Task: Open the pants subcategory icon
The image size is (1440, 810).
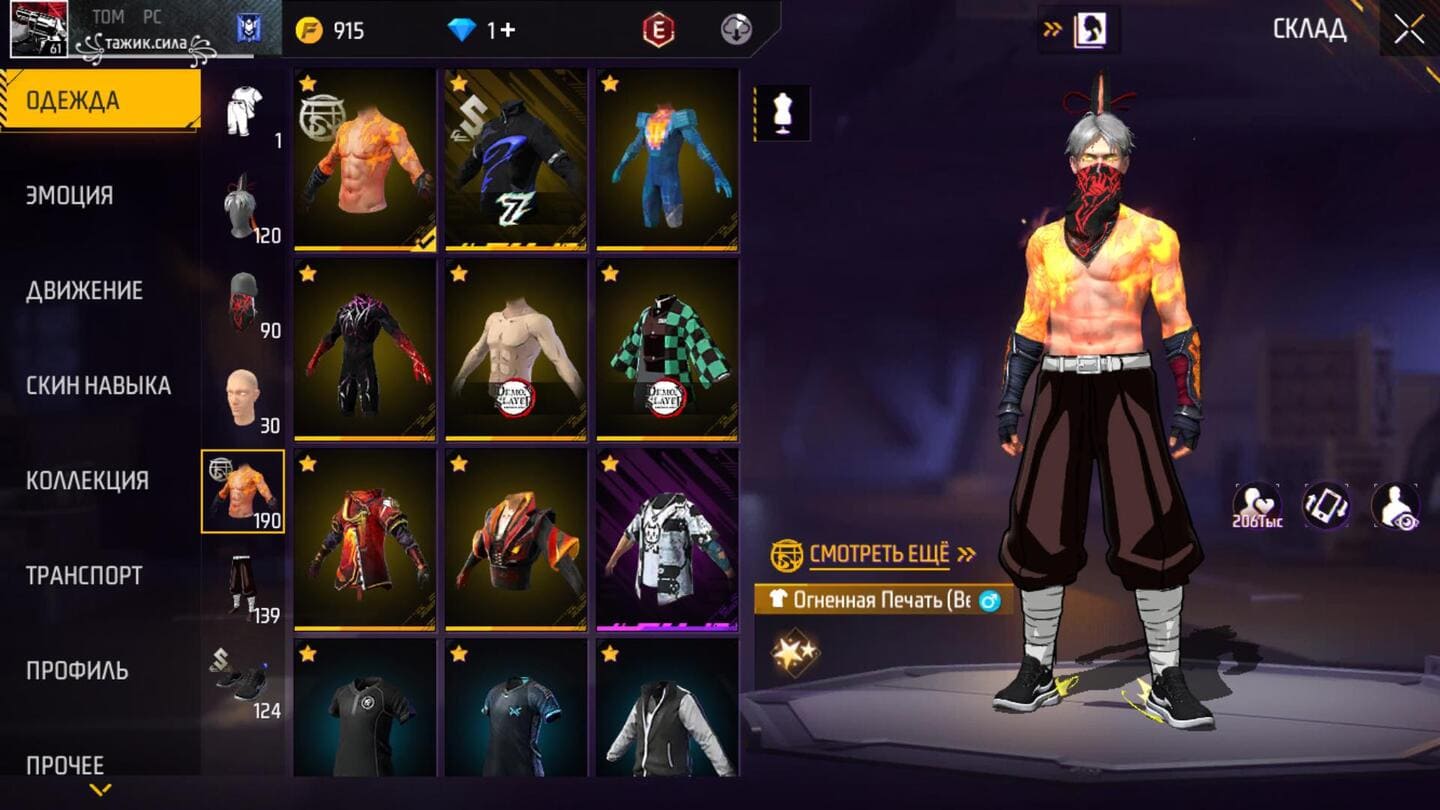Action: point(243,587)
